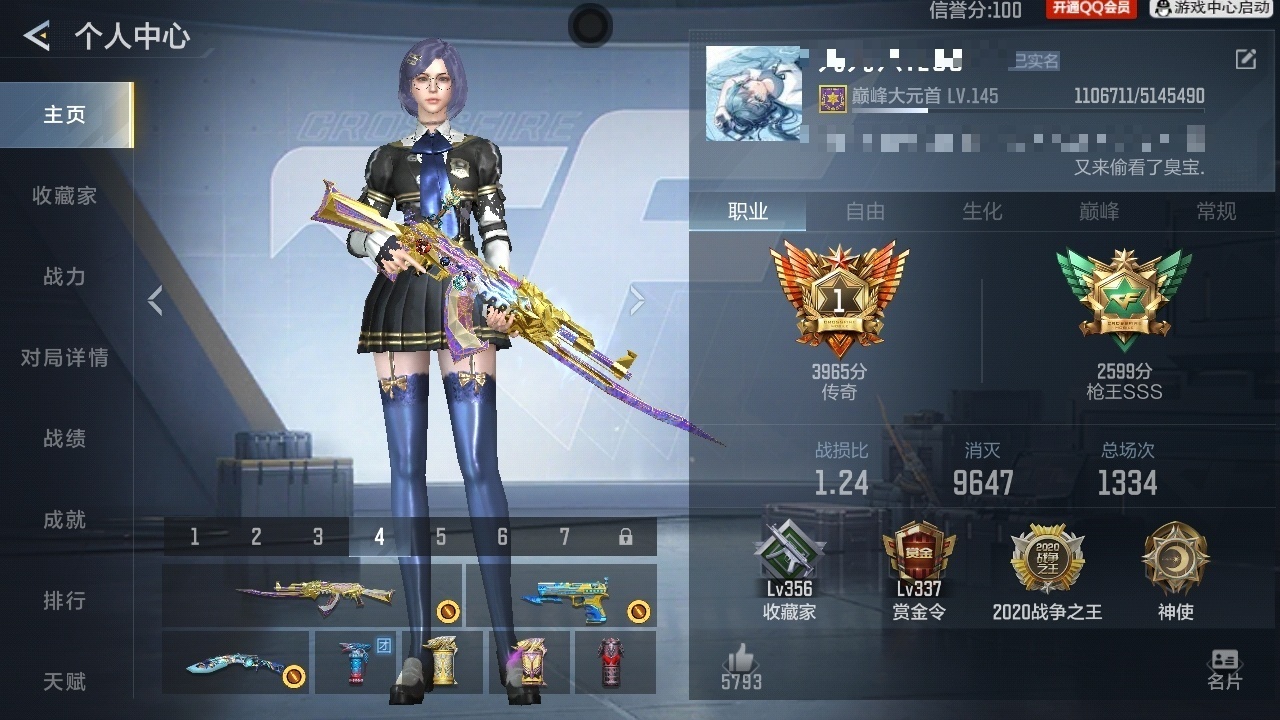This screenshot has height=720, width=1280.
Task: Select the gold-purple rifle weapon slot
Action: point(312,595)
